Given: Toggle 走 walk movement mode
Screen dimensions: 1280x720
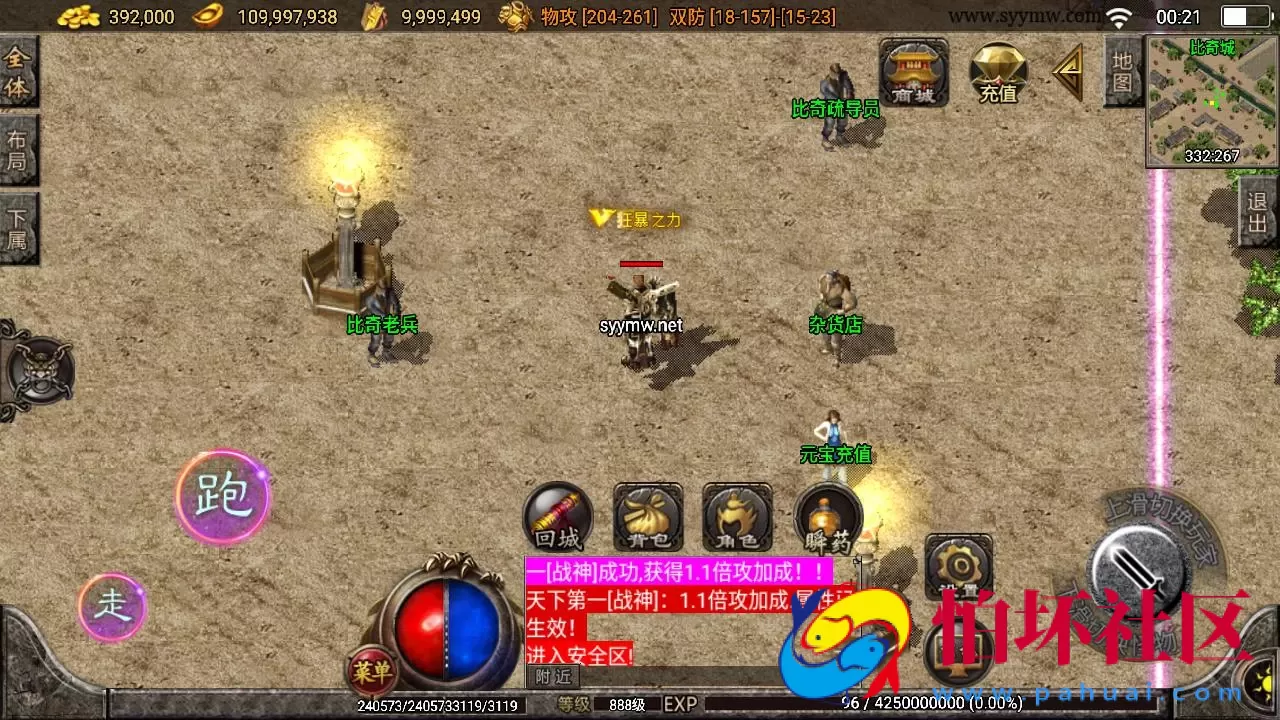Looking at the screenshot, I should (x=112, y=607).
